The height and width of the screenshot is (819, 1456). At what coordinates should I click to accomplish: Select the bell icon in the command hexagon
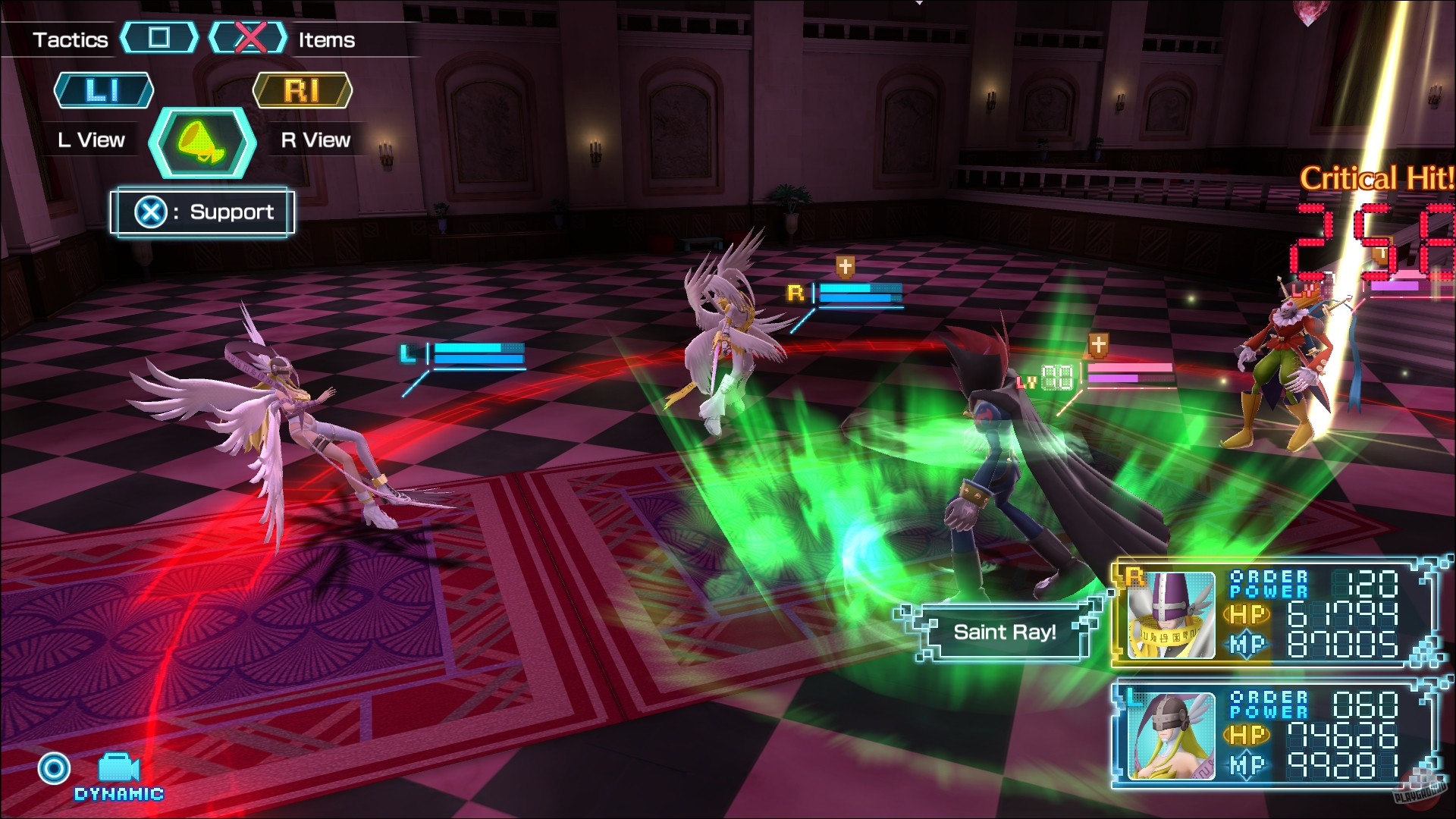200,143
